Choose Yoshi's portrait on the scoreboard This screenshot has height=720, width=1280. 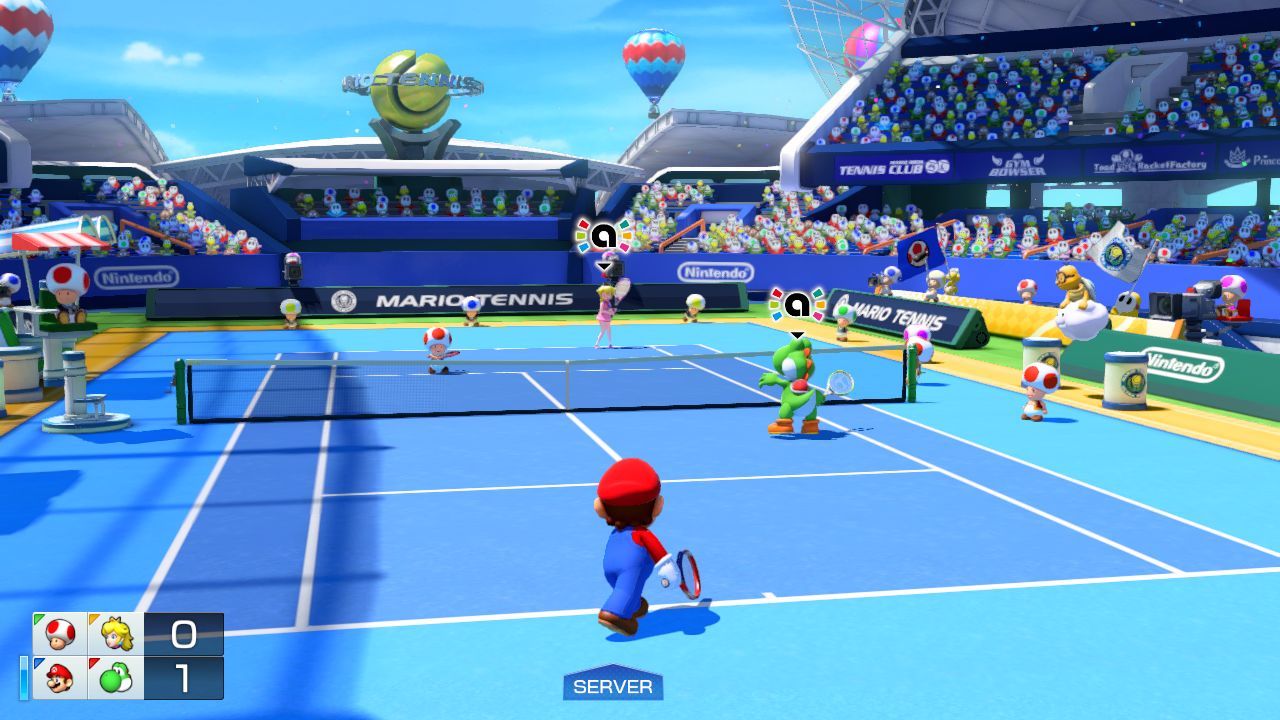coord(116,678)
